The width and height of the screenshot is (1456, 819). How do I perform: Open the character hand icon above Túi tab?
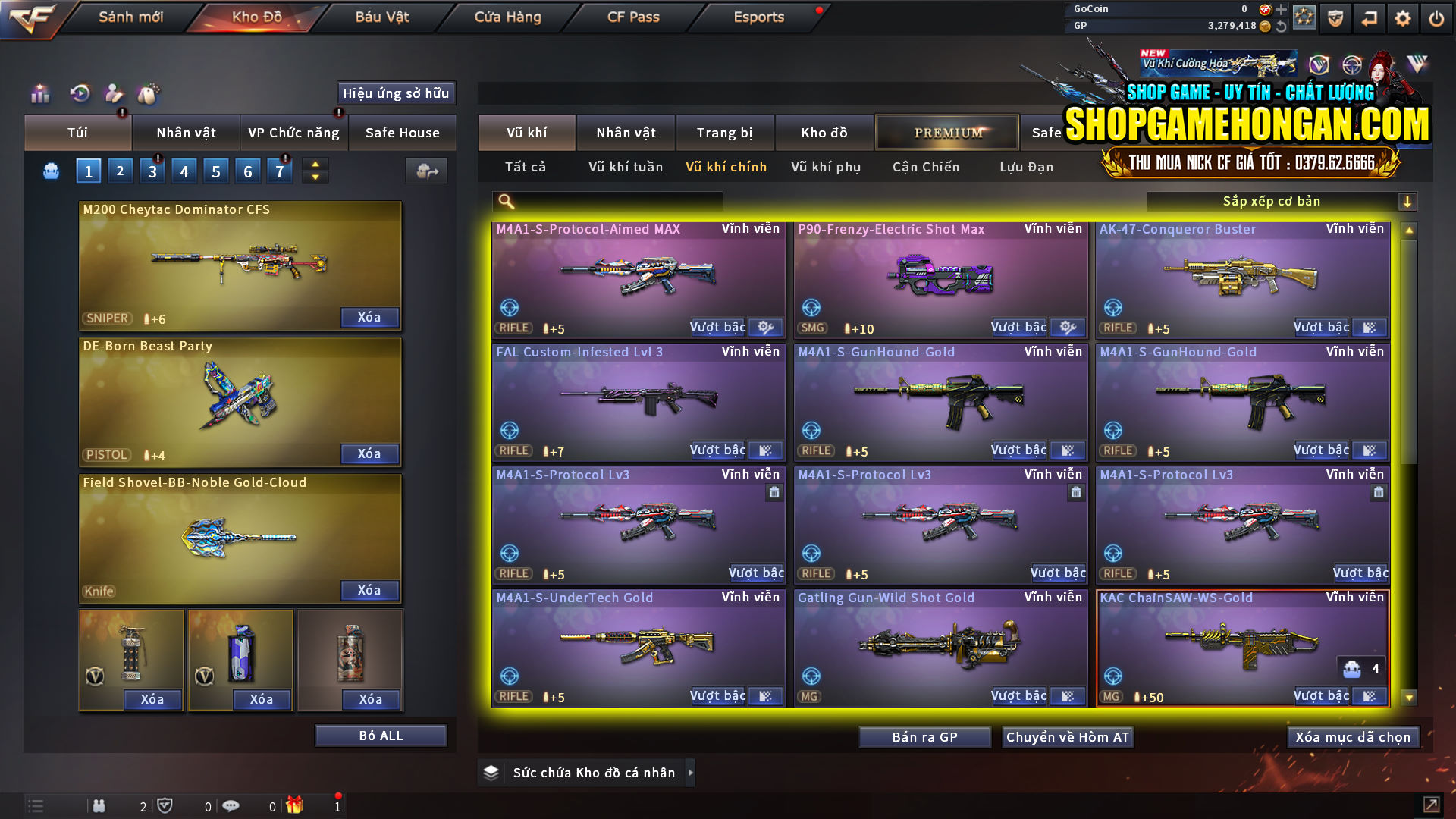tap(114, 94)
